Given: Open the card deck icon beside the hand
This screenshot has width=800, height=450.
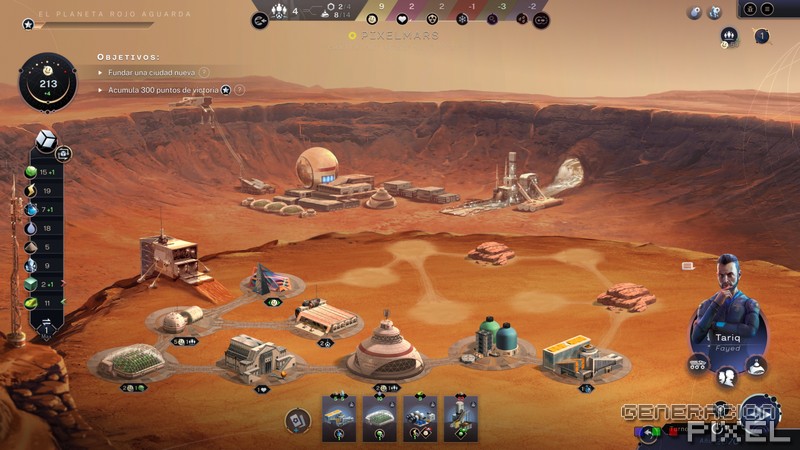Looking at the screenshot, I should [297, 420].
